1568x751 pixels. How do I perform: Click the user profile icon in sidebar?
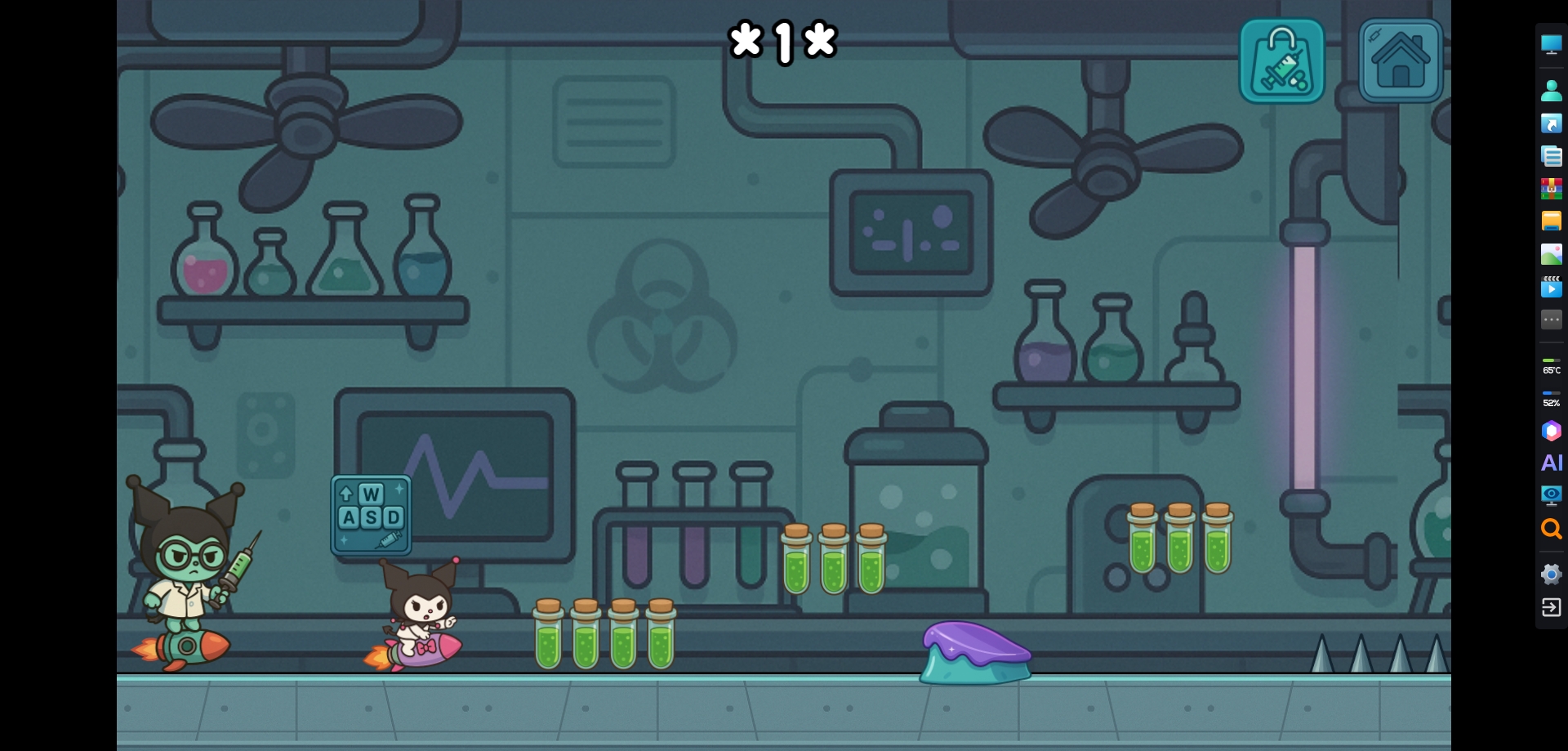click(1551, 90)
